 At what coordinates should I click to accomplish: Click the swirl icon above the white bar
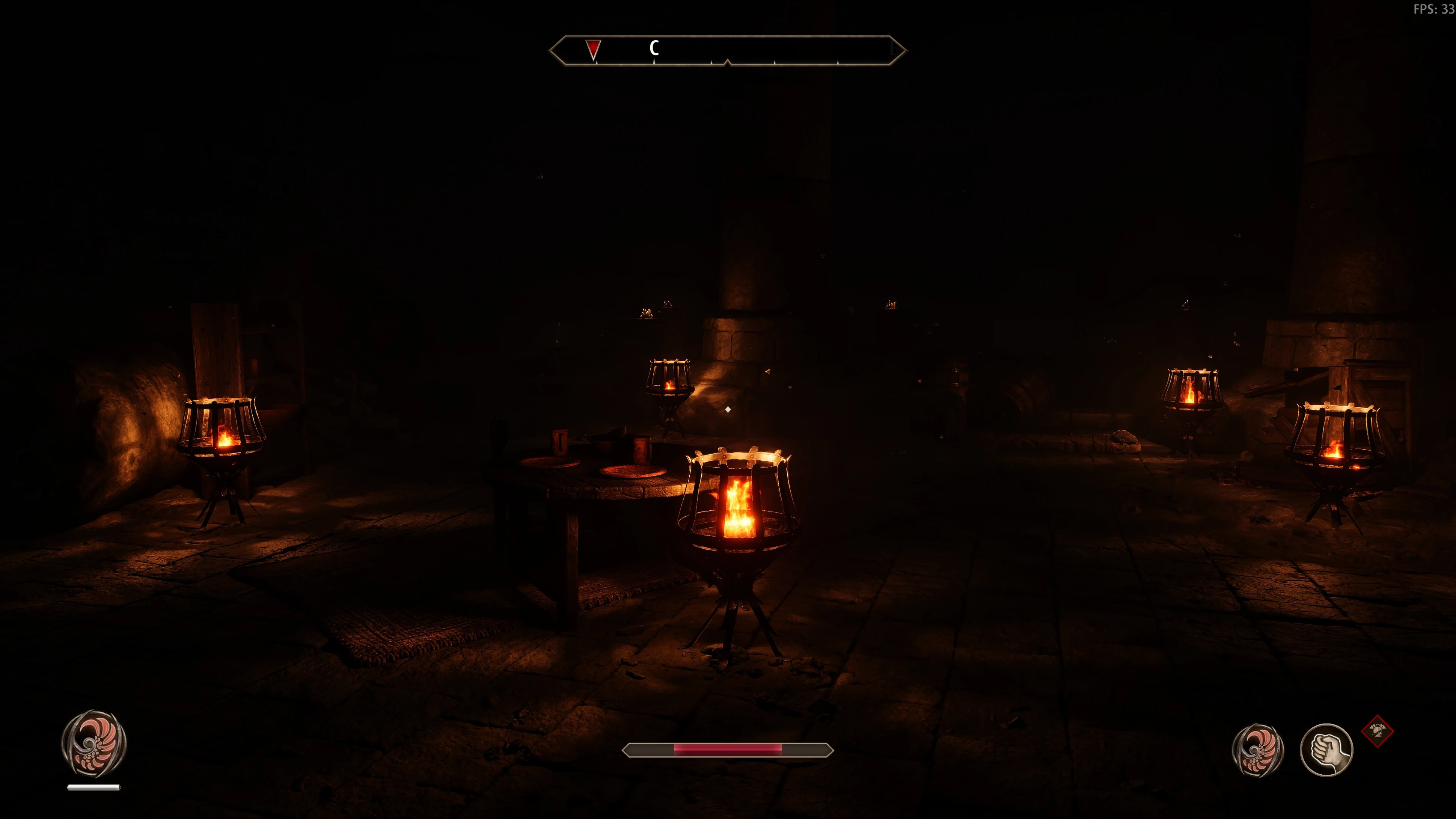pos(94,742)
